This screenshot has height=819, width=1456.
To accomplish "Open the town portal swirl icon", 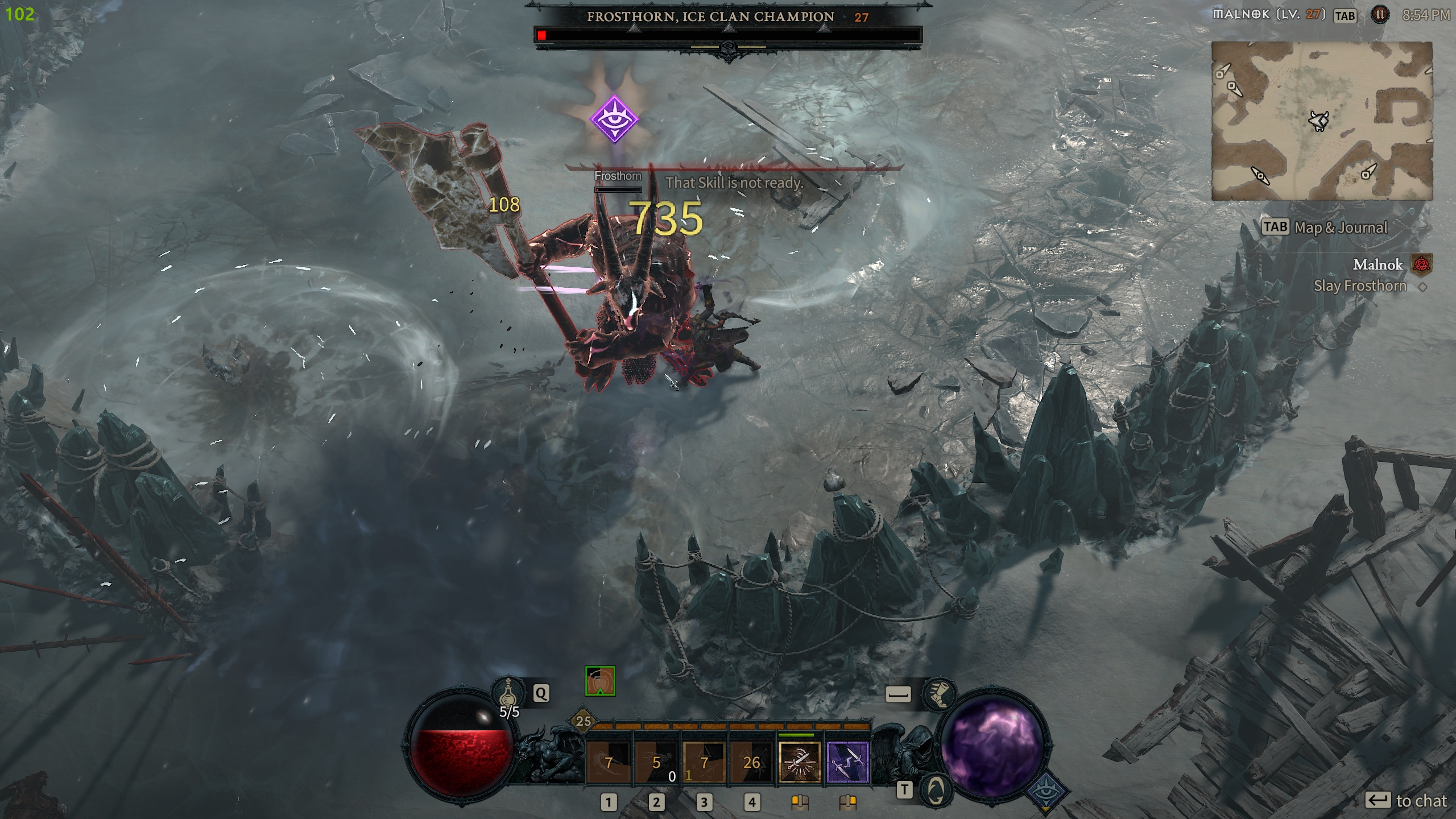I will point(936,790).
